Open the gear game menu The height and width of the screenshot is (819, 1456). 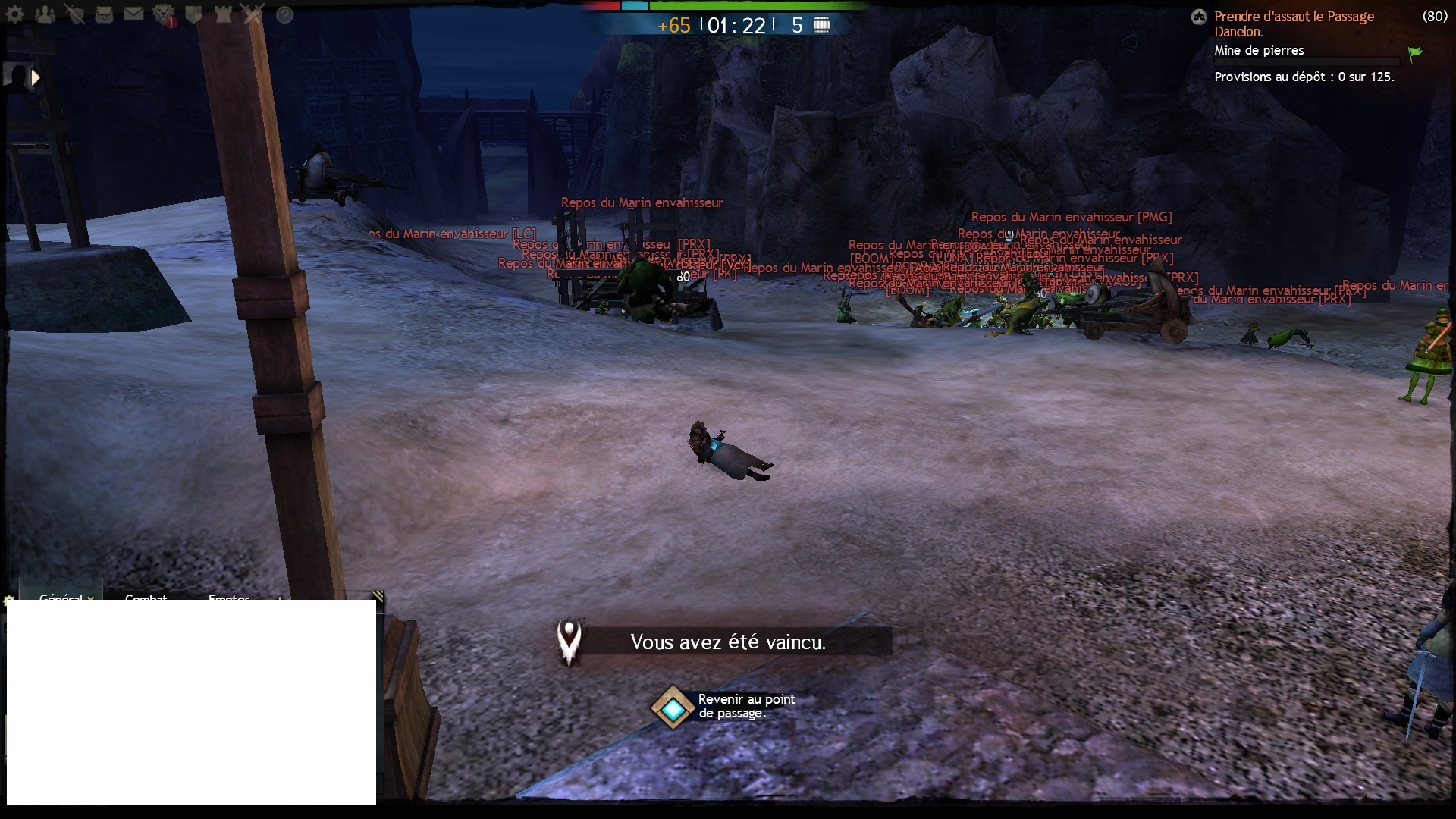click(x=14, y=14)
